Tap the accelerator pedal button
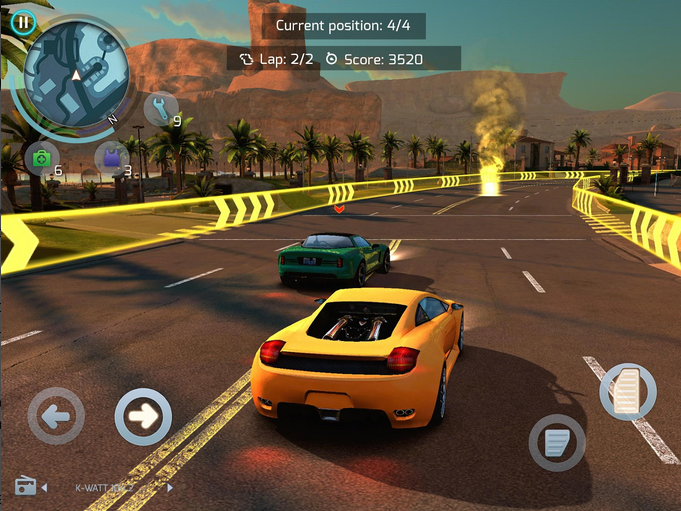The height and width of the screenshot is (511, 681). [627, 391]
